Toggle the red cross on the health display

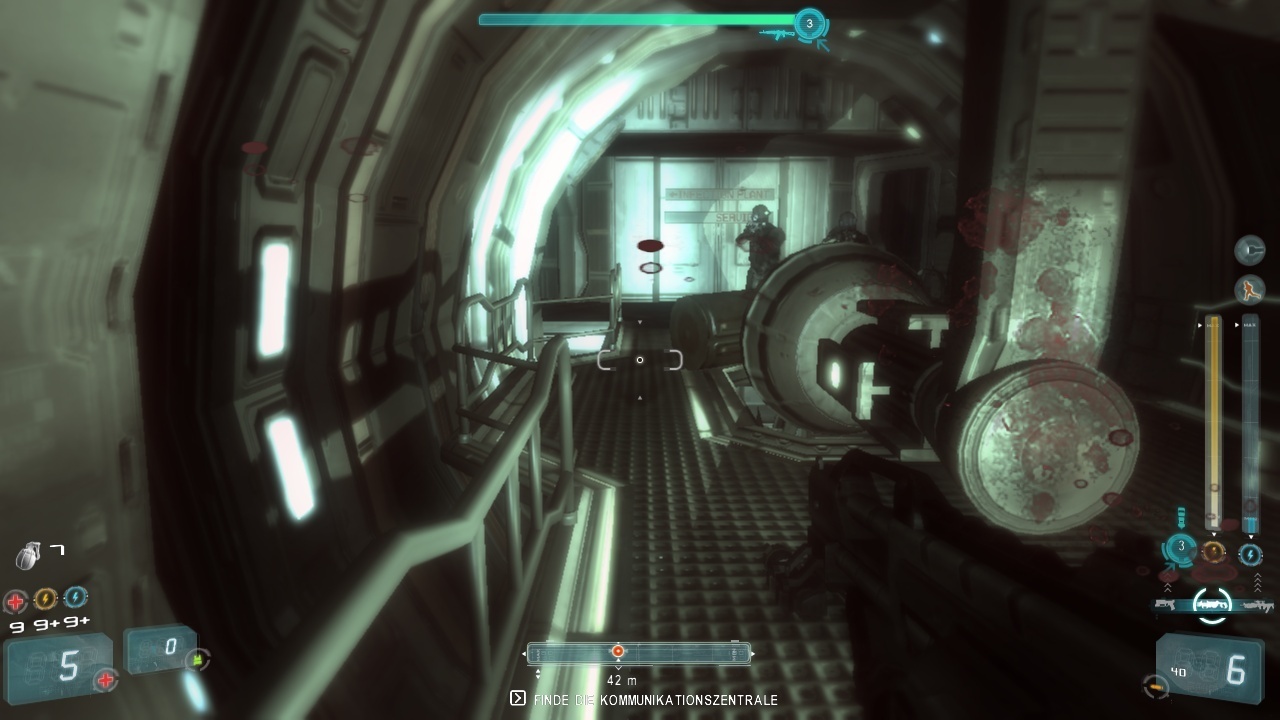click(x=105, y=679)
